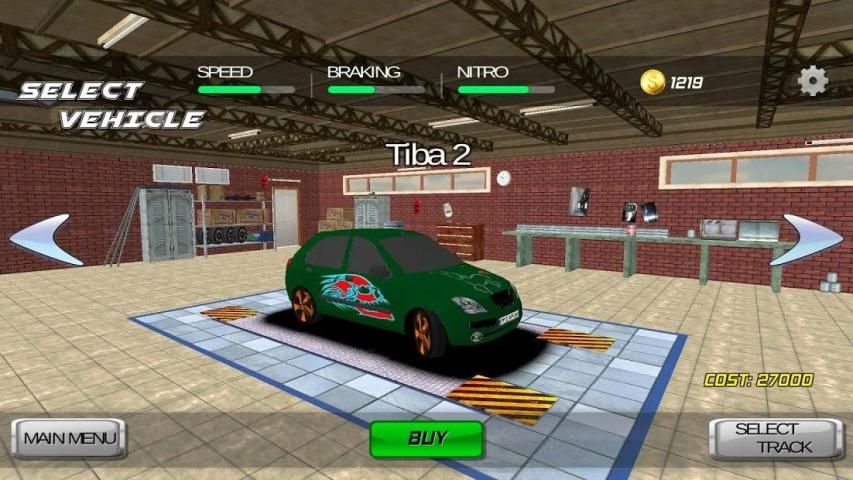Open settings with the gear icon

[813, 81]
